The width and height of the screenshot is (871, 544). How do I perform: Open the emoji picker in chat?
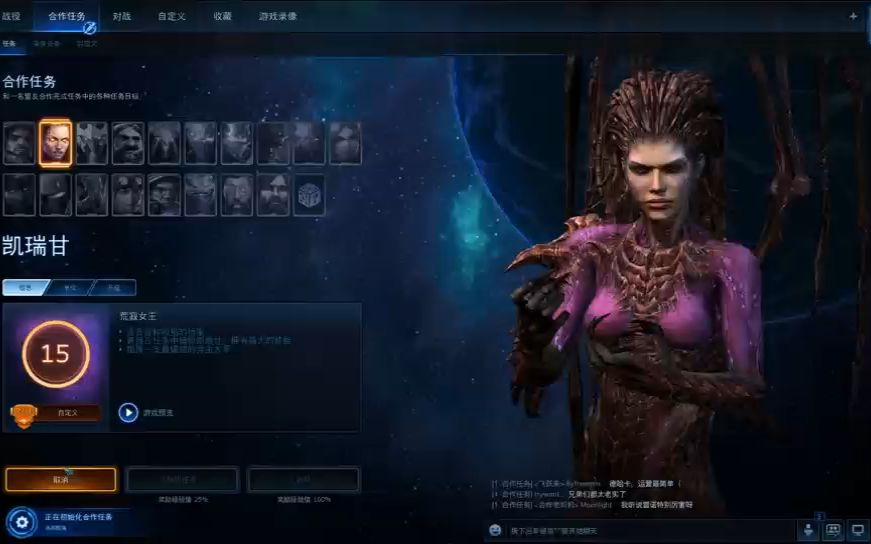pos(495,530)
